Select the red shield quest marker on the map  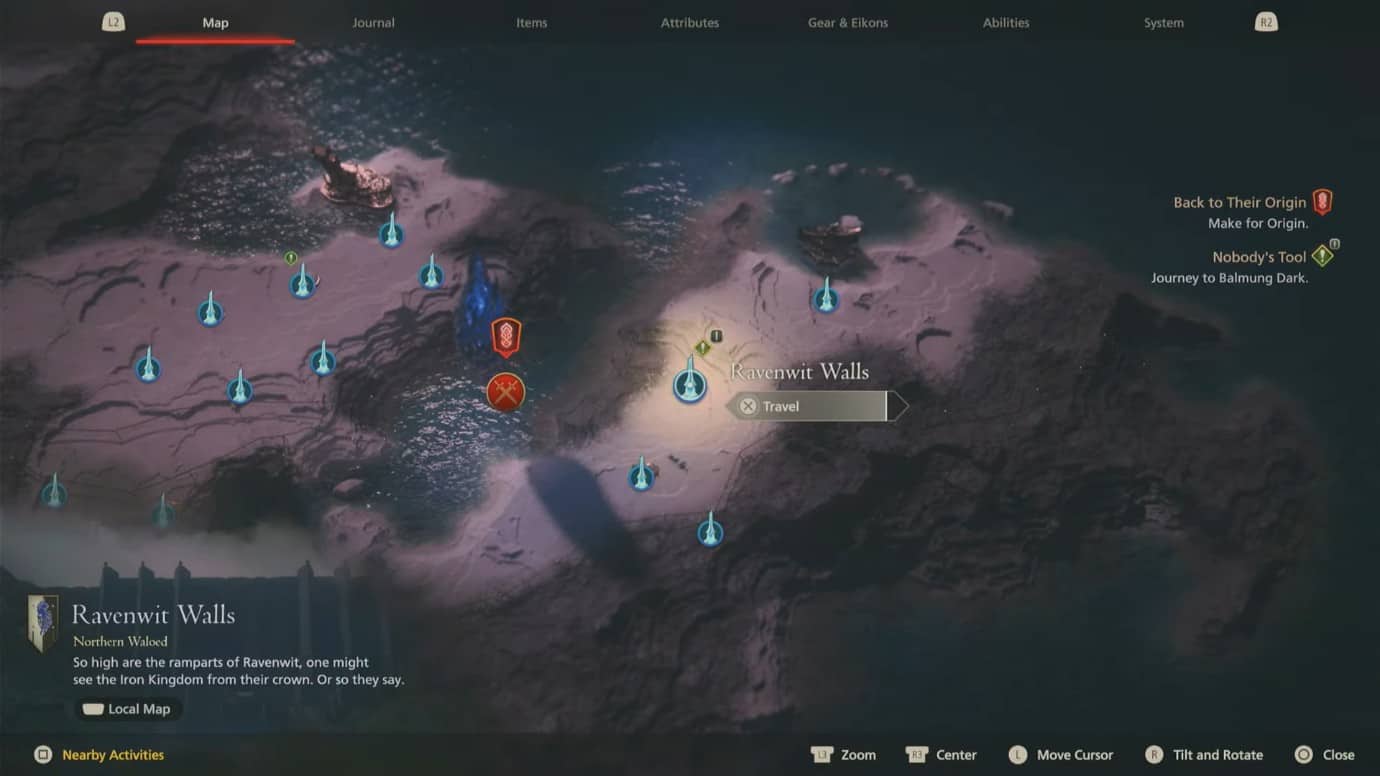(505, 337)
